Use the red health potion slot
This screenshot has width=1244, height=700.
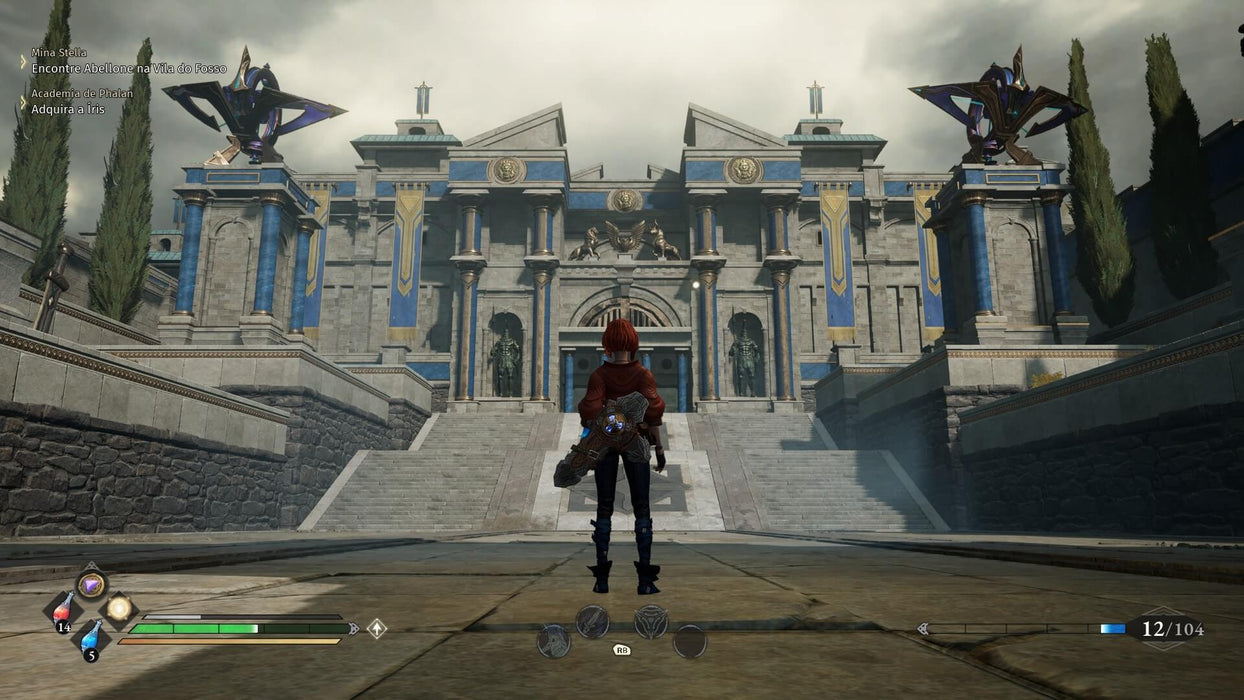(x=63, y=609)
